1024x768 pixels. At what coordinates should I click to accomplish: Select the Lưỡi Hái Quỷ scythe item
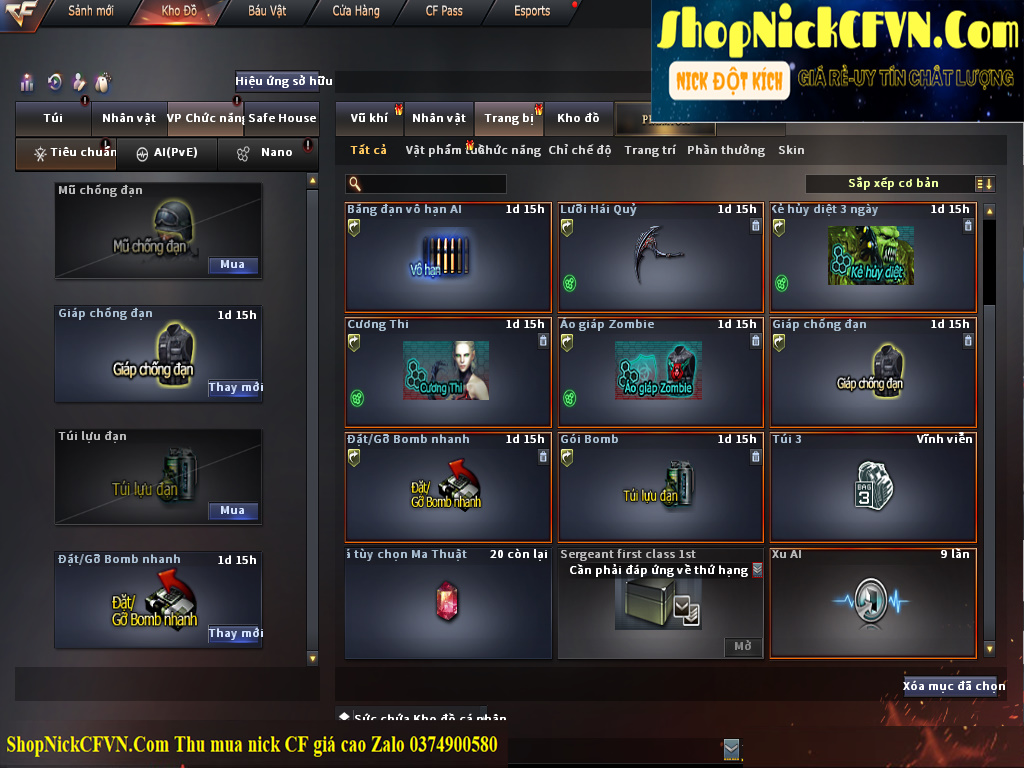[660, 258]
